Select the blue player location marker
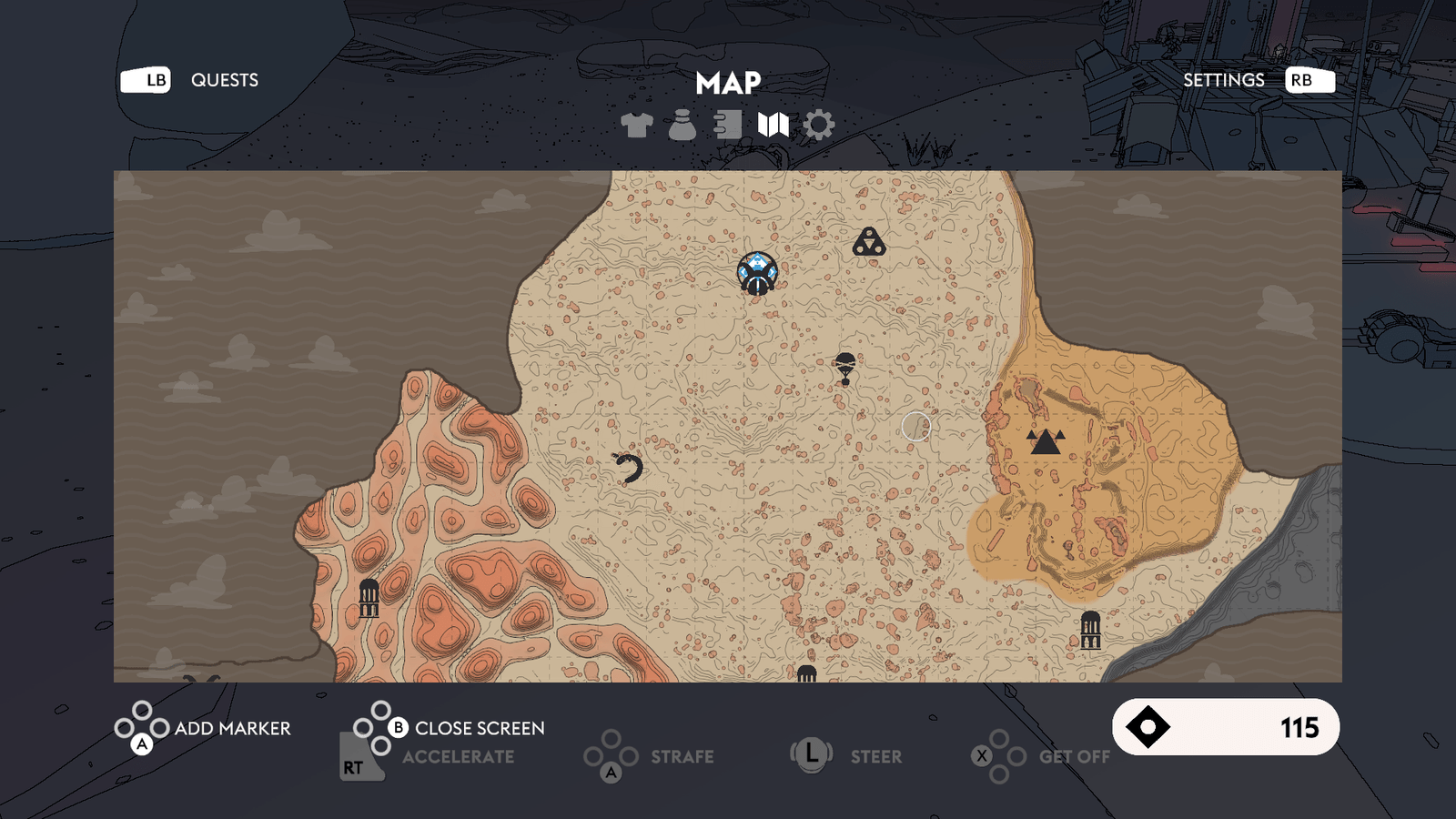The height and width of the screenshot is (819, 1456). (757, 273)
